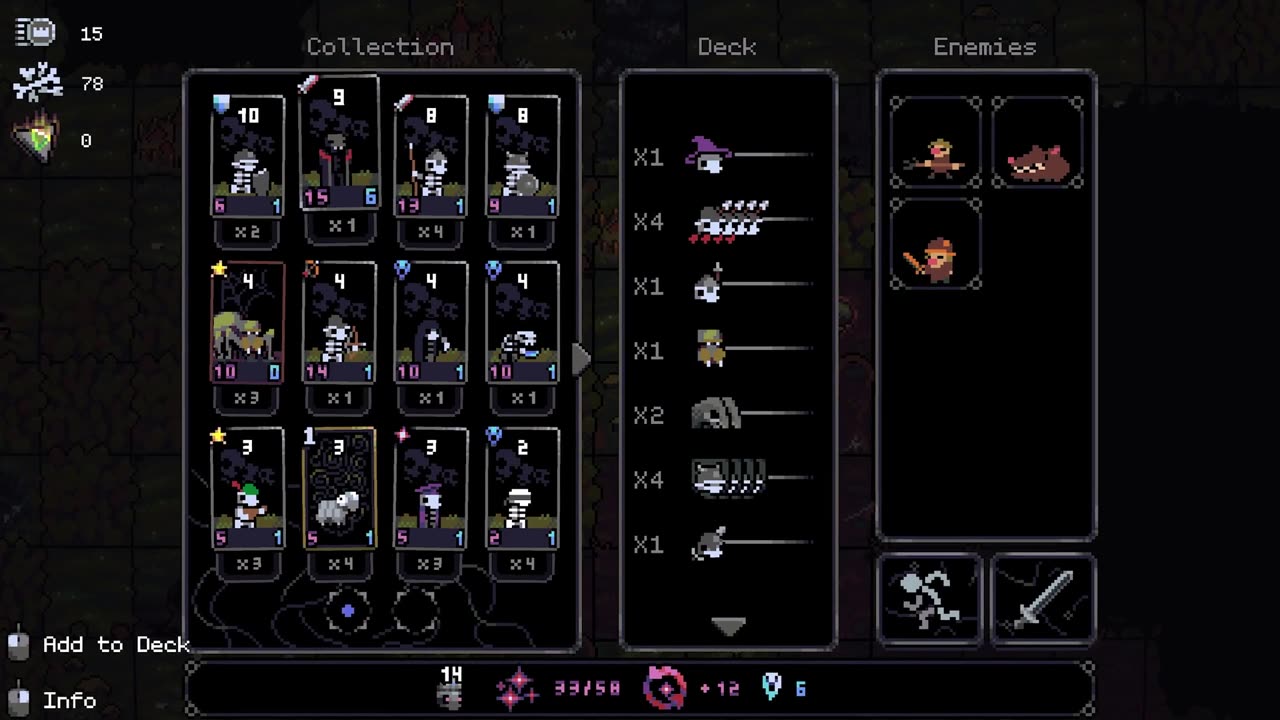Viewport: 1280px width, 720px height.
Task: Pick the skeleton archer card
Action: (339, 323)
